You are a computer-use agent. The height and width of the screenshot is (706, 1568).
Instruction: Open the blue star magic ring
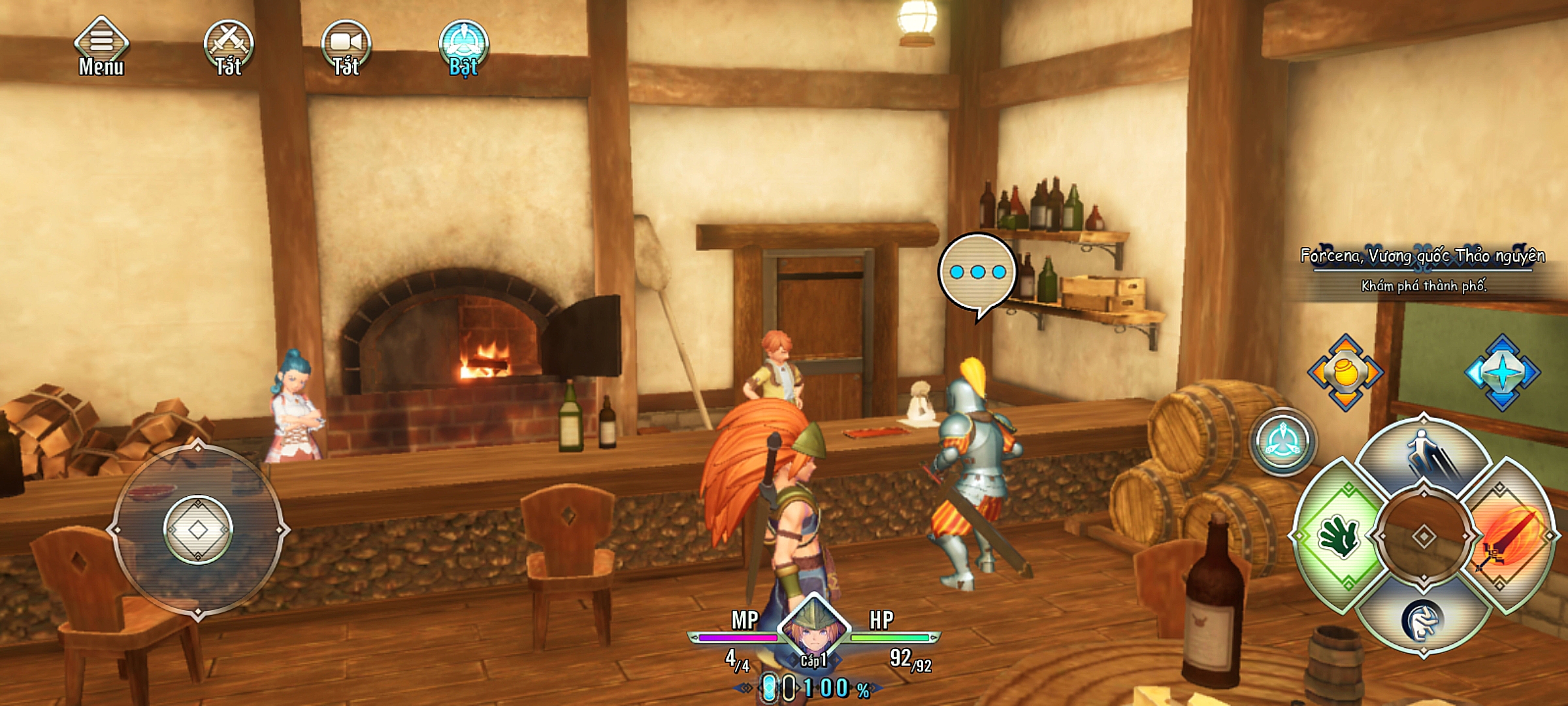point(1502,373)
